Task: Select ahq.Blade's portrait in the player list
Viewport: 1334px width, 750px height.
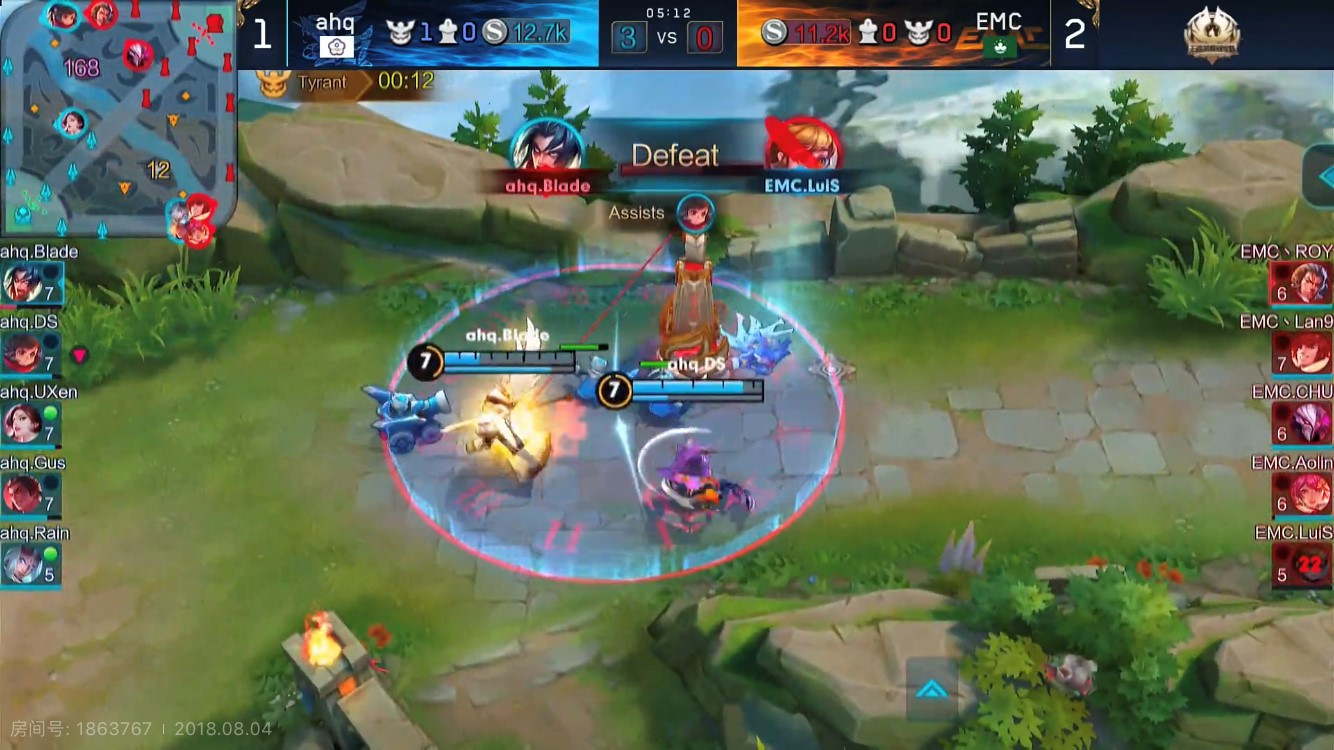Action: point(22,283)
